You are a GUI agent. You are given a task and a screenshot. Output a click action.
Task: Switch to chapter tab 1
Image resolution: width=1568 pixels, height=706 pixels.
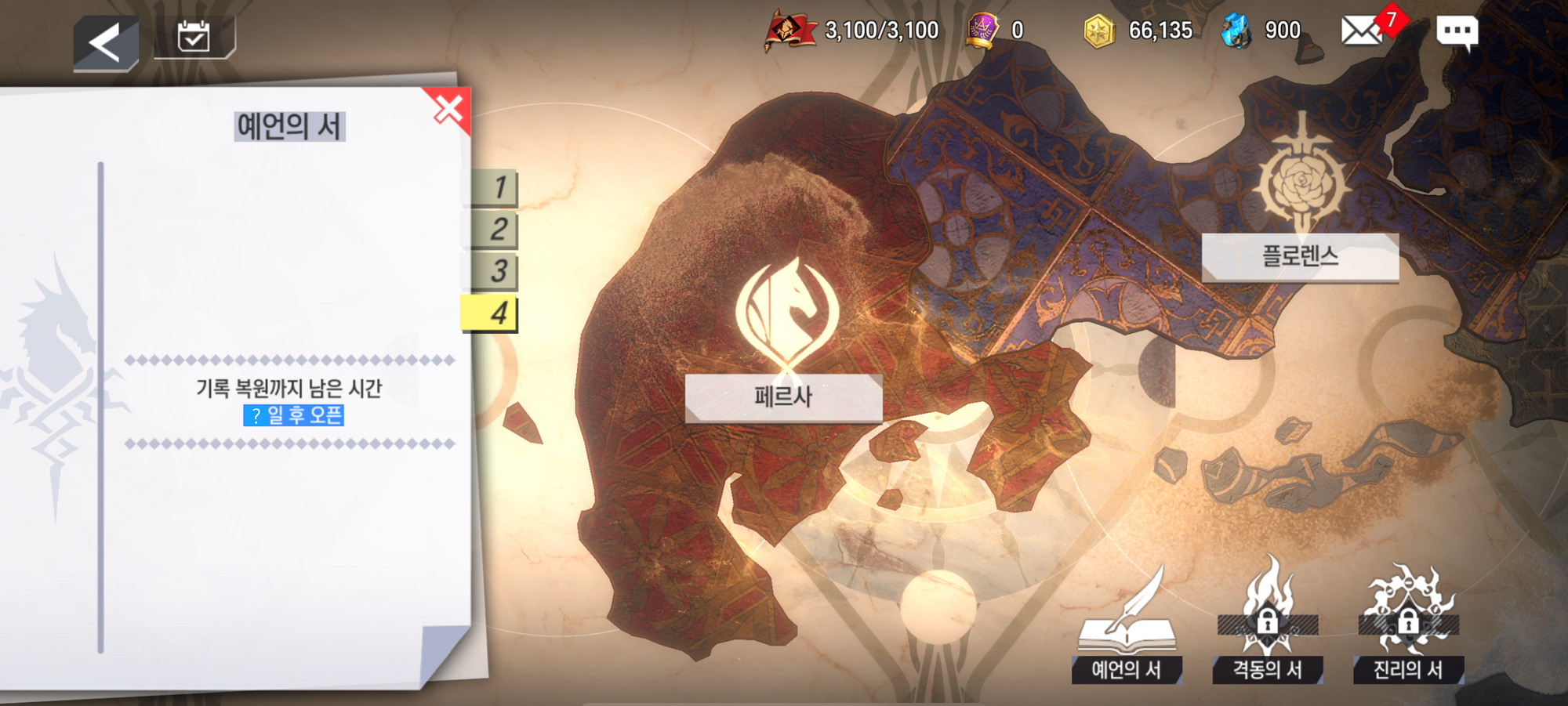pos(495,188)
